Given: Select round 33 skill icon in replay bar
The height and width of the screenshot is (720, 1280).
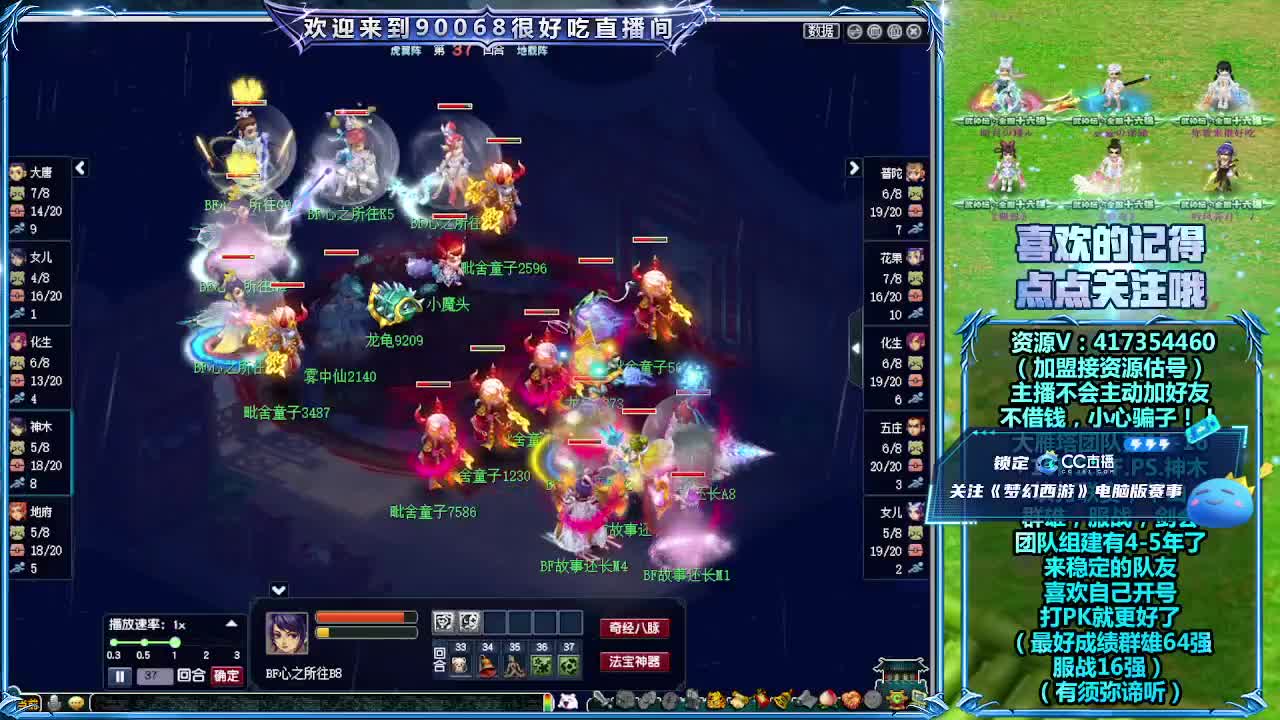Looking at the screenshot, I should coord(460,666).
